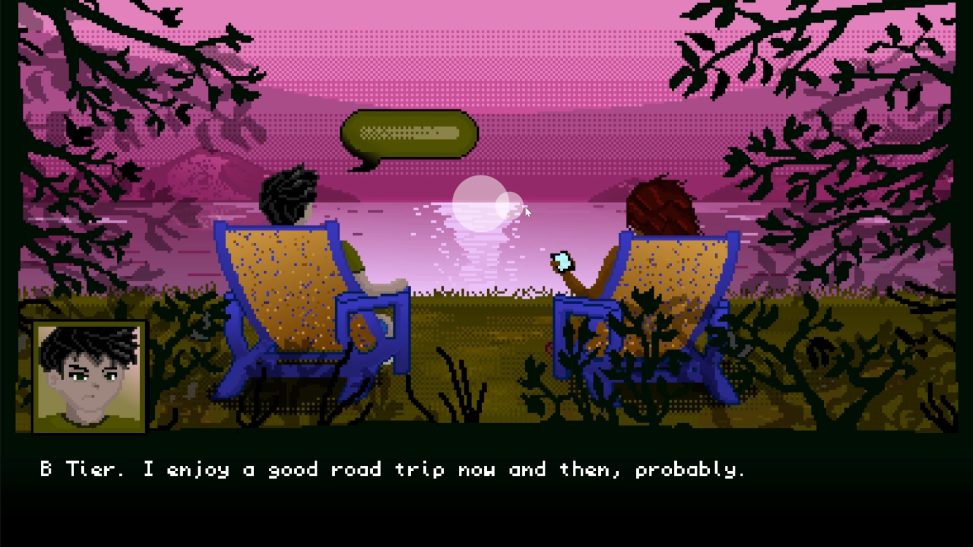
Task: Select the speaker portrait of the dark-haired man
Action: pos(90,376)
